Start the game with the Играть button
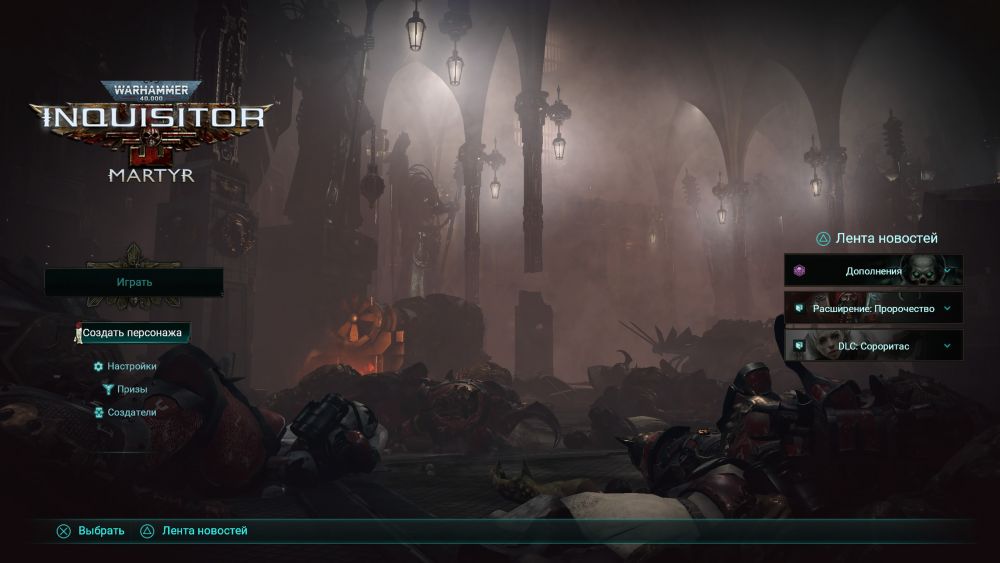The height and width of the screenshot is (563, 1000). pyautogui.click(x=133, y=282)
